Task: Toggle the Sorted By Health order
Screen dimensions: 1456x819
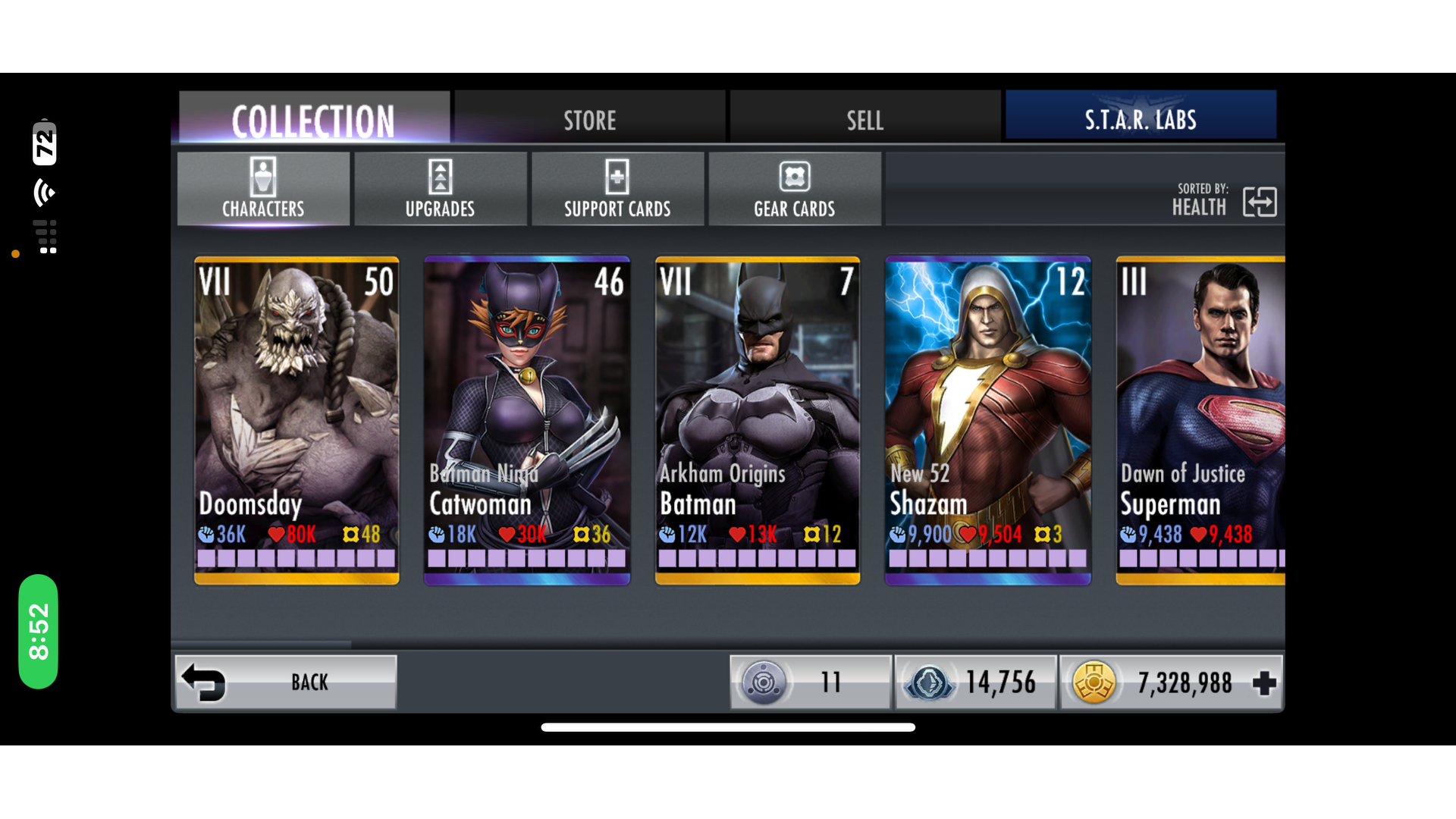Action: [x=1259, y=202]
